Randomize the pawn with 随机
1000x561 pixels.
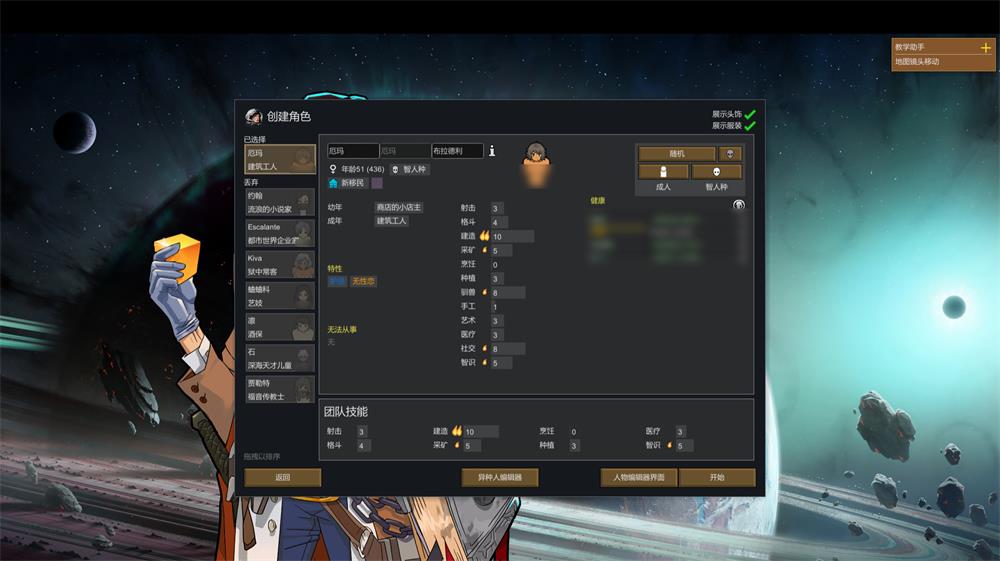677,154
